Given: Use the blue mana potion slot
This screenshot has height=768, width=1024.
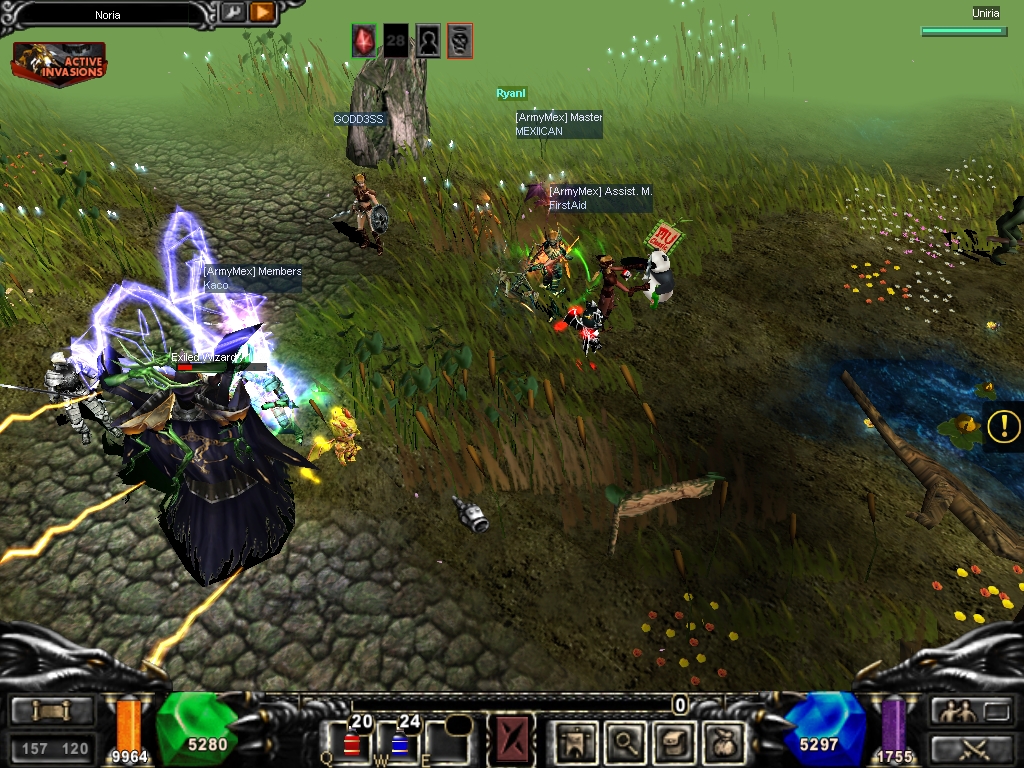Looking at the screenshot, I should (402, 741).
